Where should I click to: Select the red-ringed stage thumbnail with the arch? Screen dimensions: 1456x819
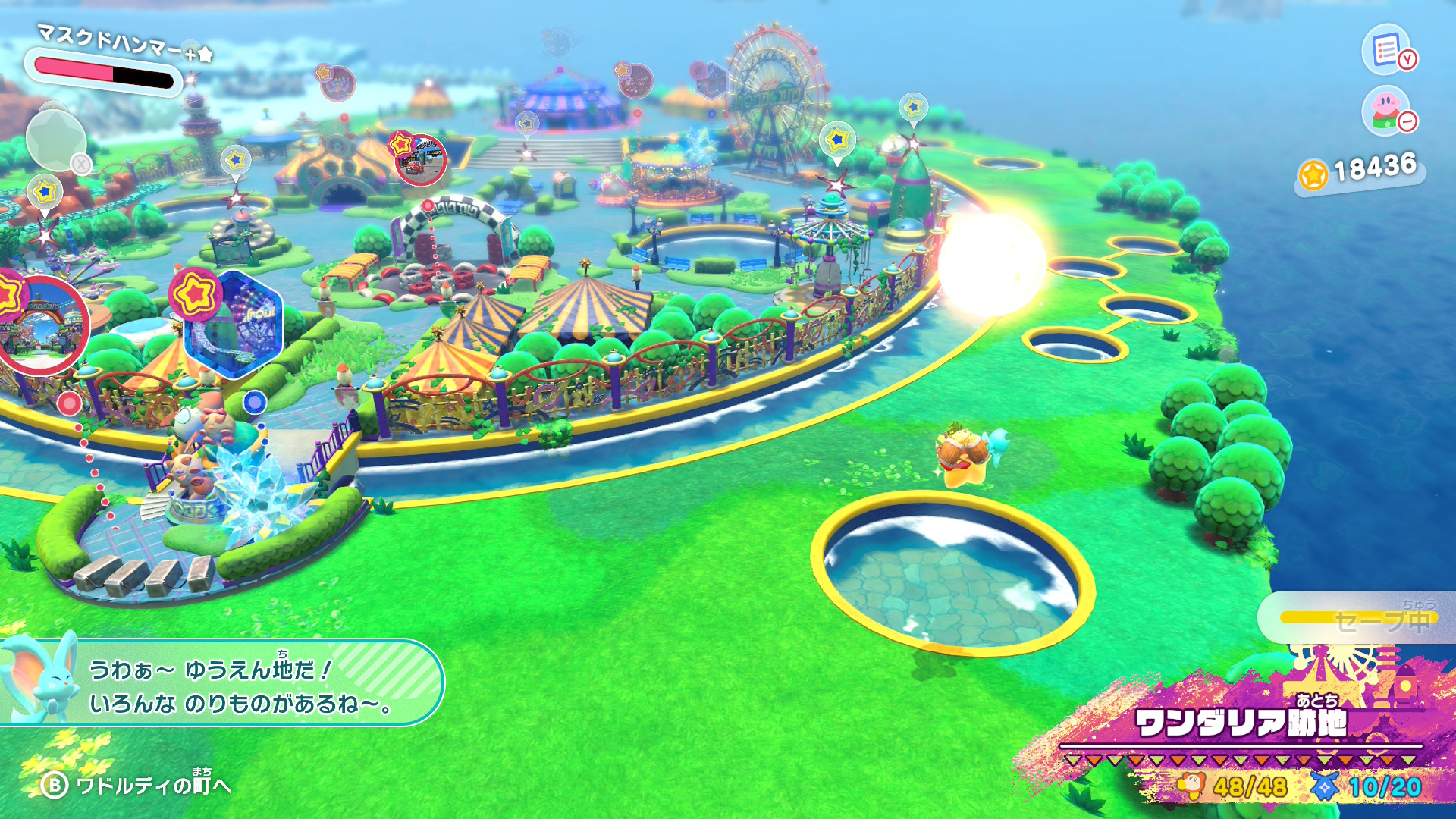click(x=42, y=328)
